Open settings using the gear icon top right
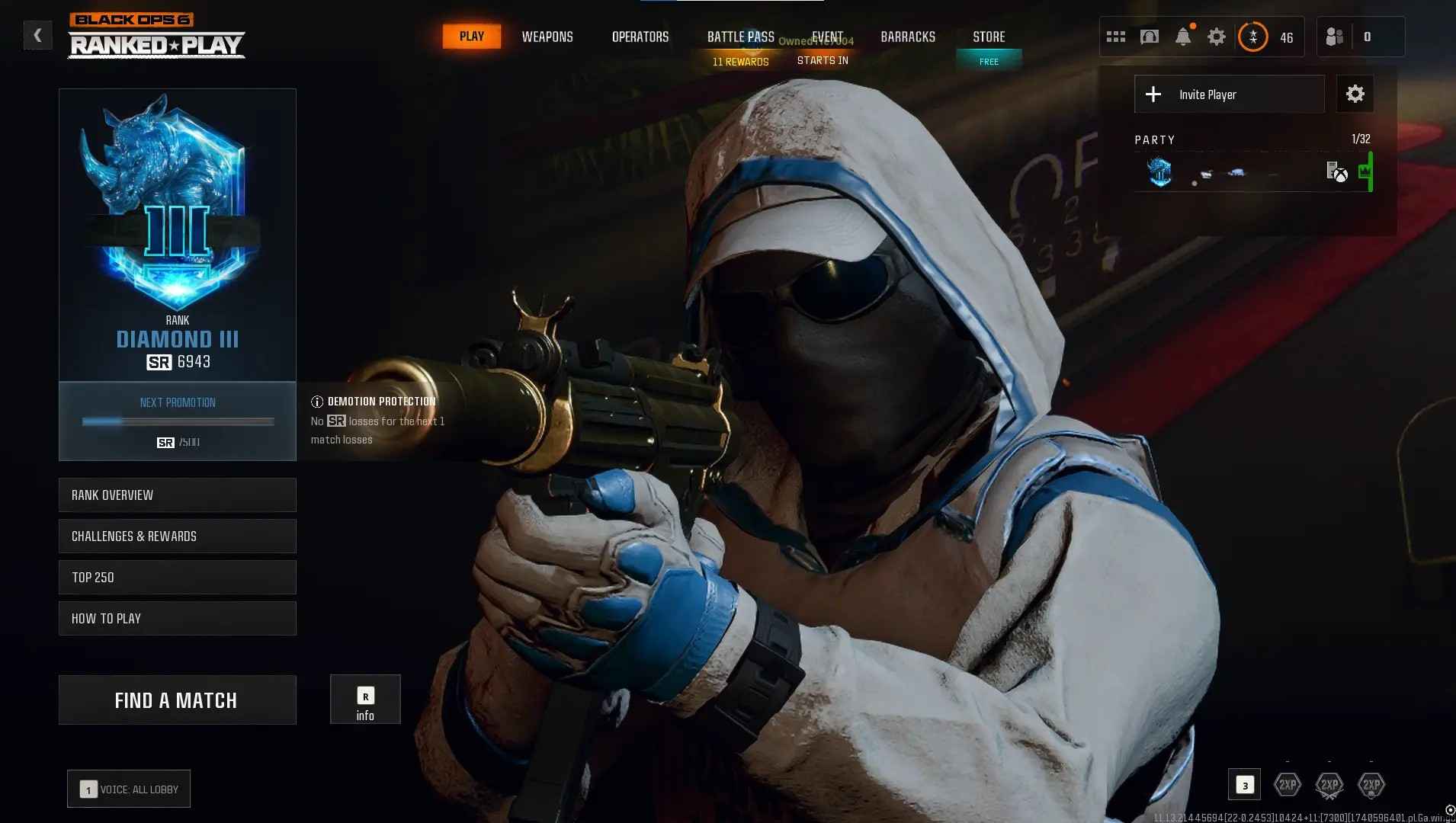Image resolution: width=1456 pixels, height=823 pixels. point(1216,36)
